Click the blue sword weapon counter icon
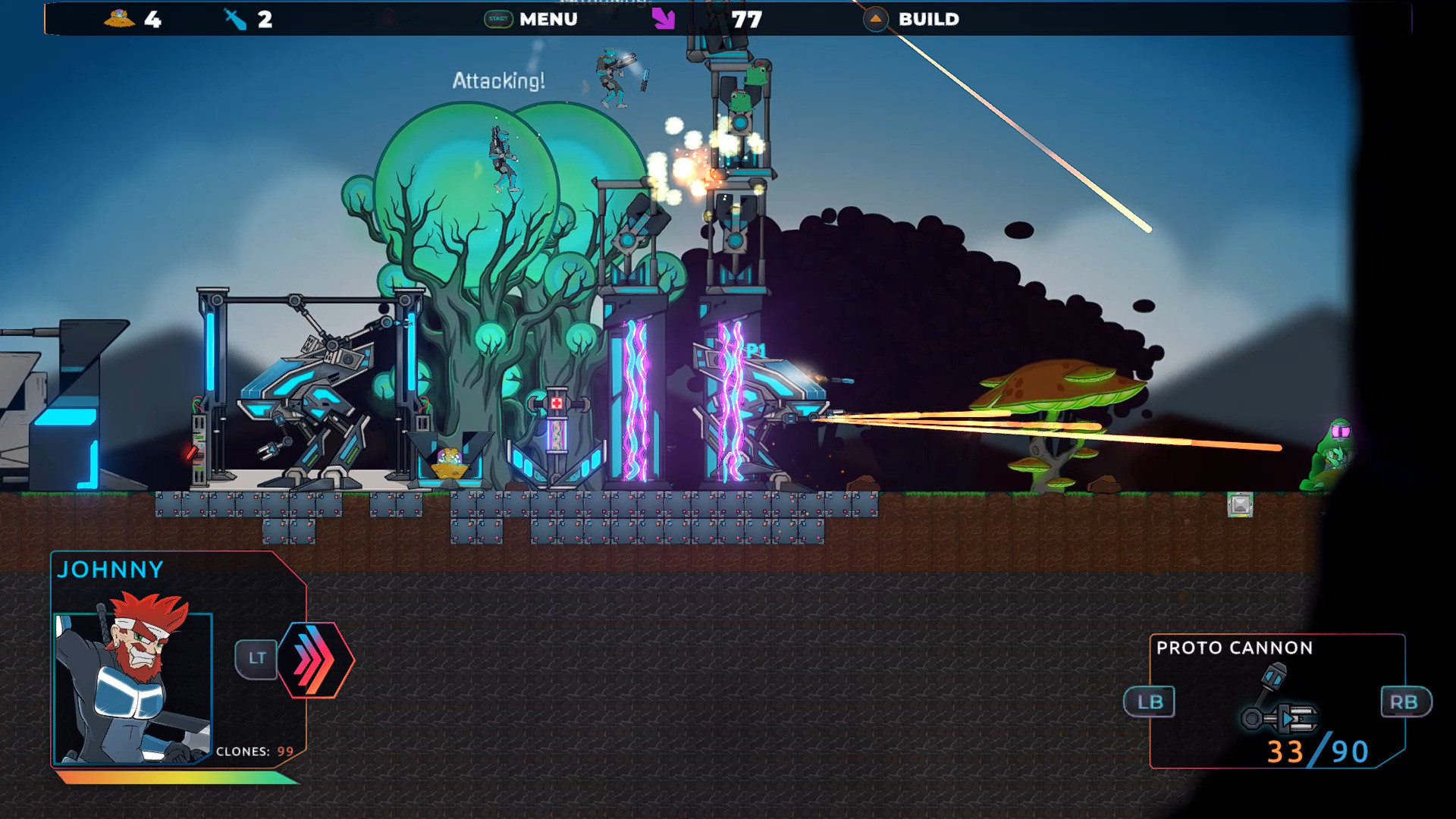Viewport: 1456px width, 819px height. click(235, 17)
